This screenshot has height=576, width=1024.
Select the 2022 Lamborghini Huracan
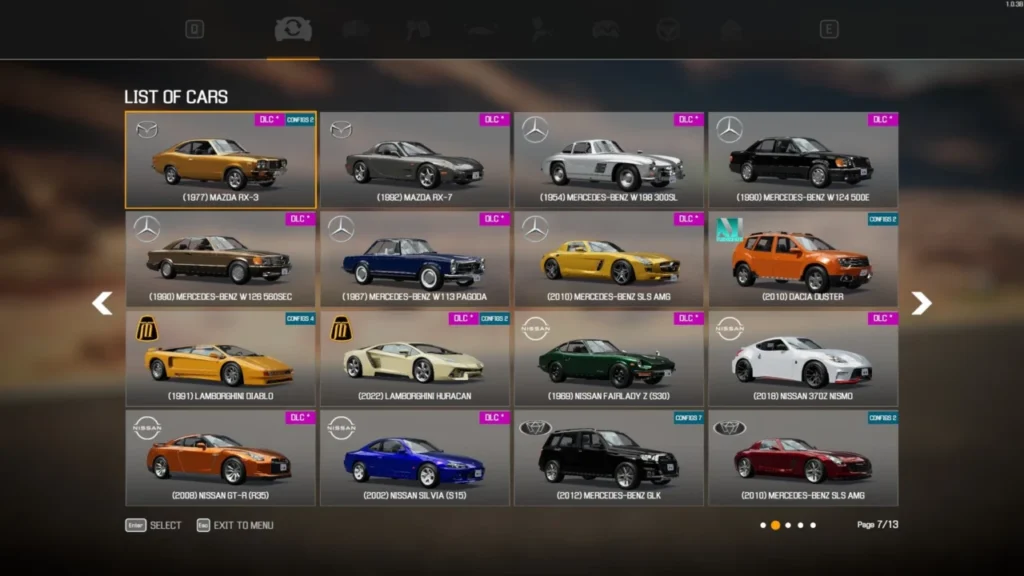[x=415, y=358]
